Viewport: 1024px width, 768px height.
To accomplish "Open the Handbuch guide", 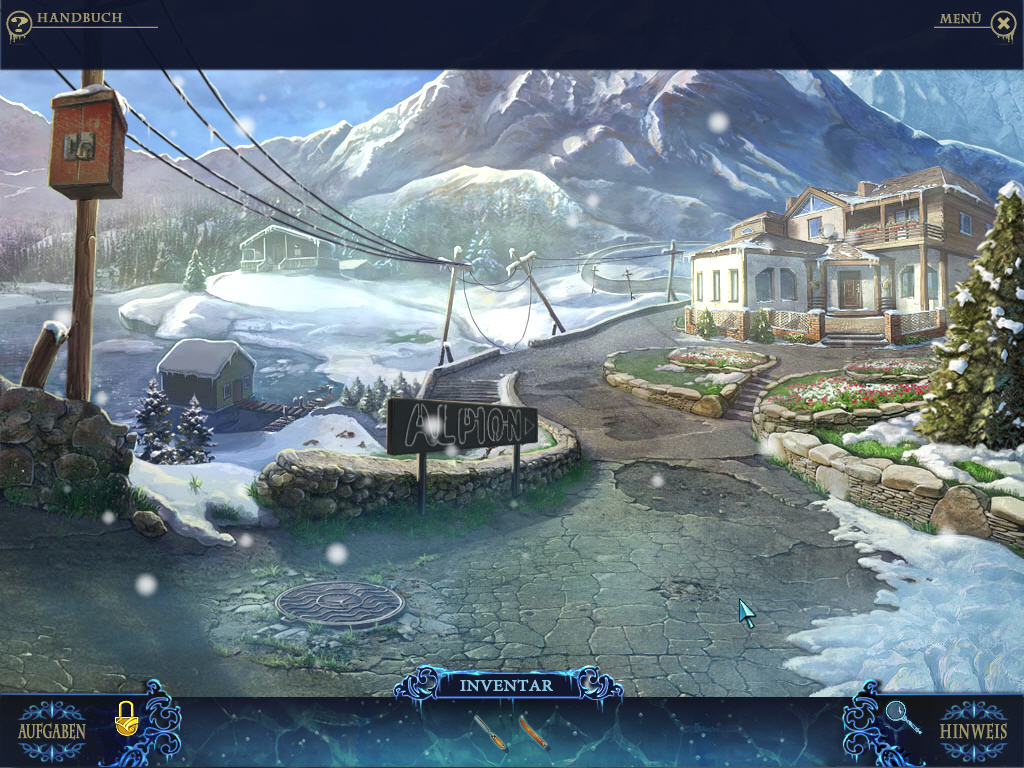I will click(x=79, y=18).
